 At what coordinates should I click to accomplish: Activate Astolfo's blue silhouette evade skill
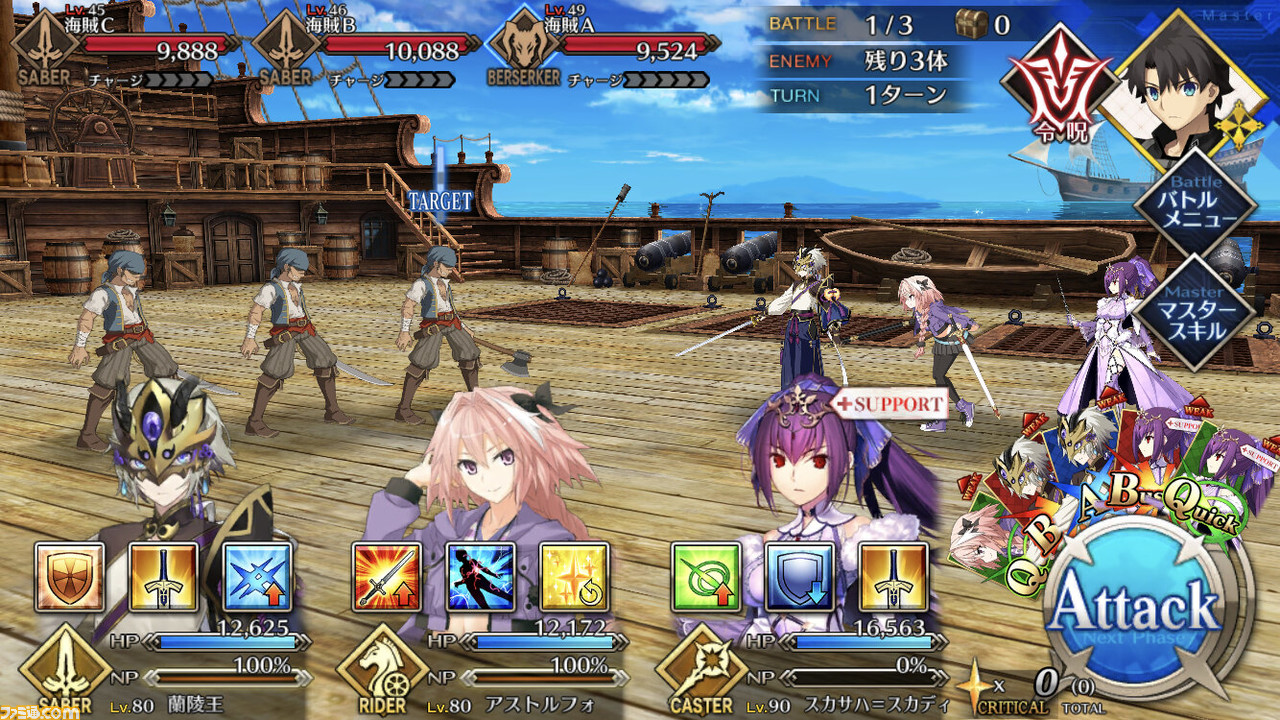click(x=480, y=577)
